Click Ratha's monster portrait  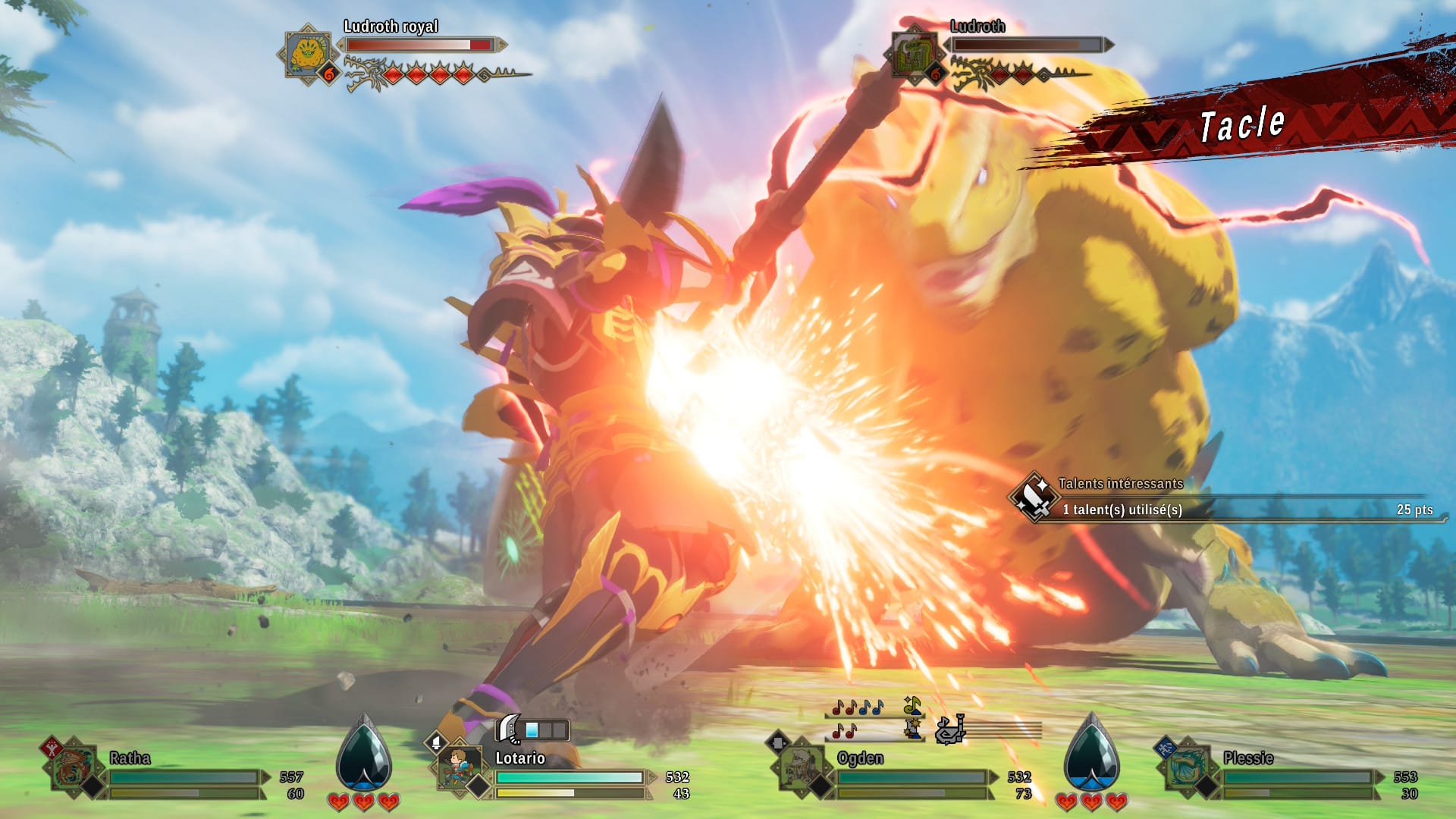tap(74, 767)
